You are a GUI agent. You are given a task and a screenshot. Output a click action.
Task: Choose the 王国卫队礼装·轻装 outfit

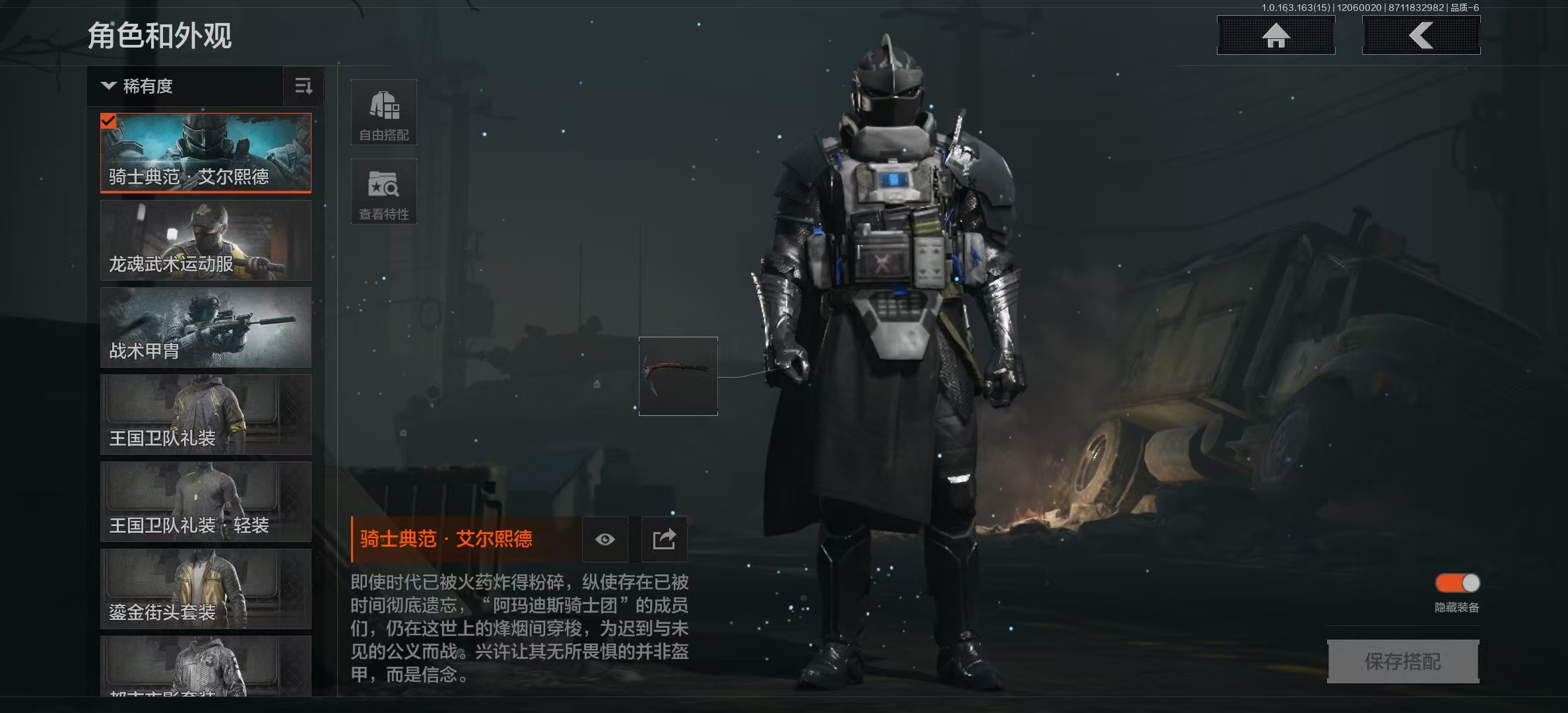click(206, 502)
